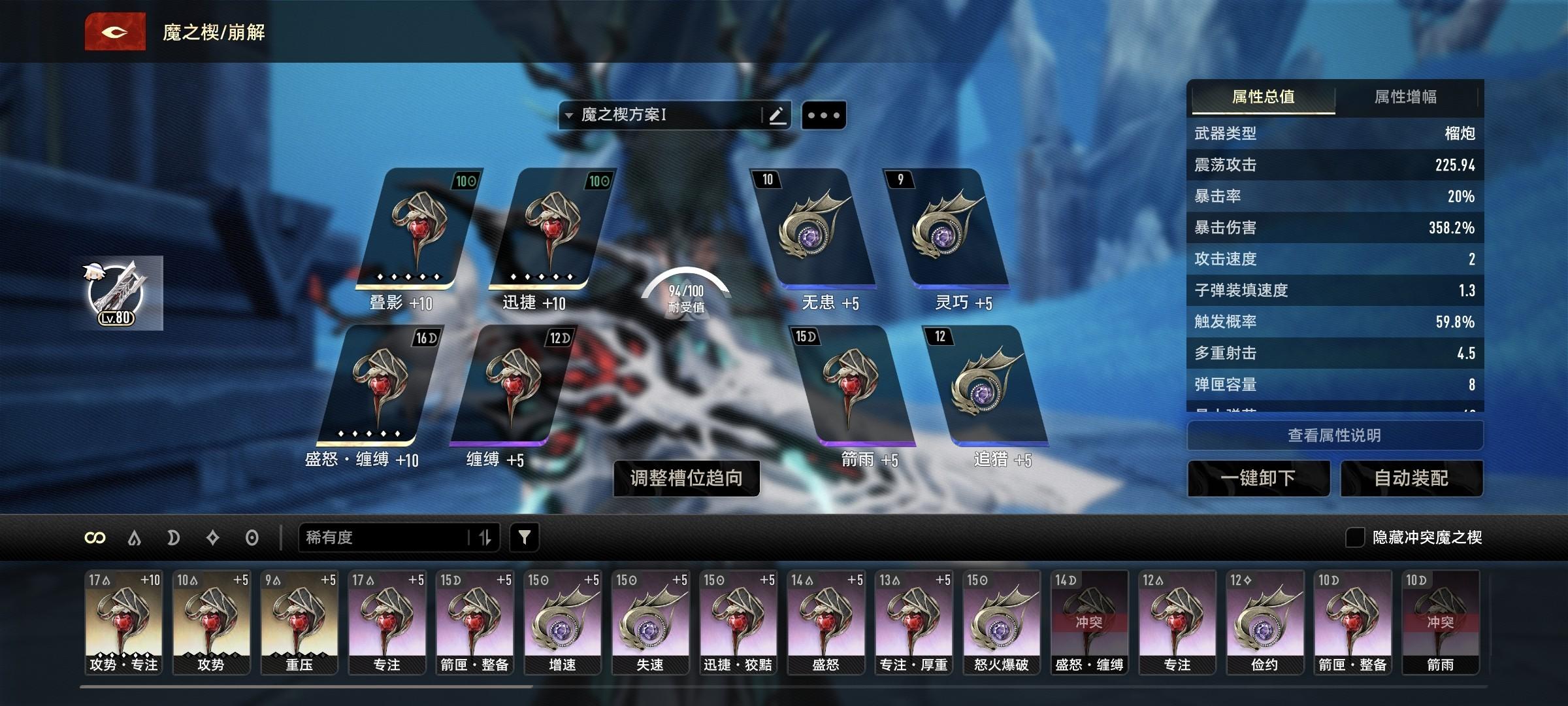
Task: Click the 调整槽位趋向 button
Action: click(x=686, y=478)
